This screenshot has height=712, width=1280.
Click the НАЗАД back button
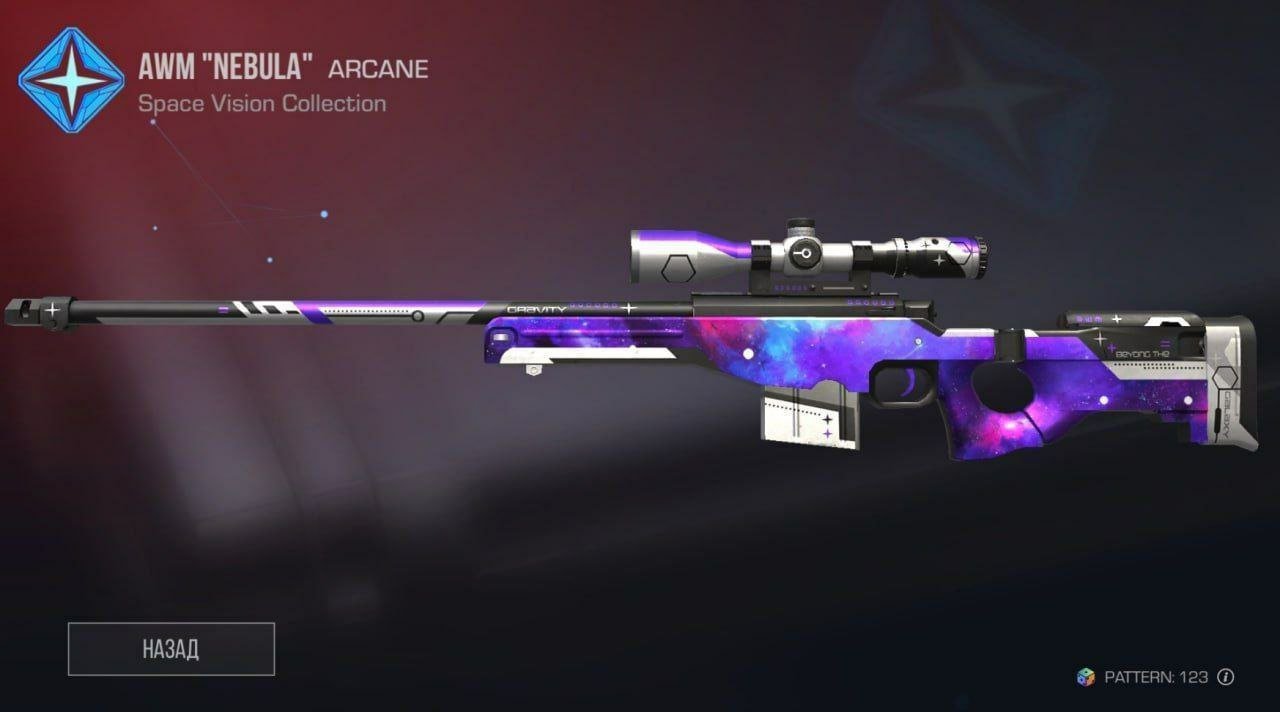pos(171,648)
